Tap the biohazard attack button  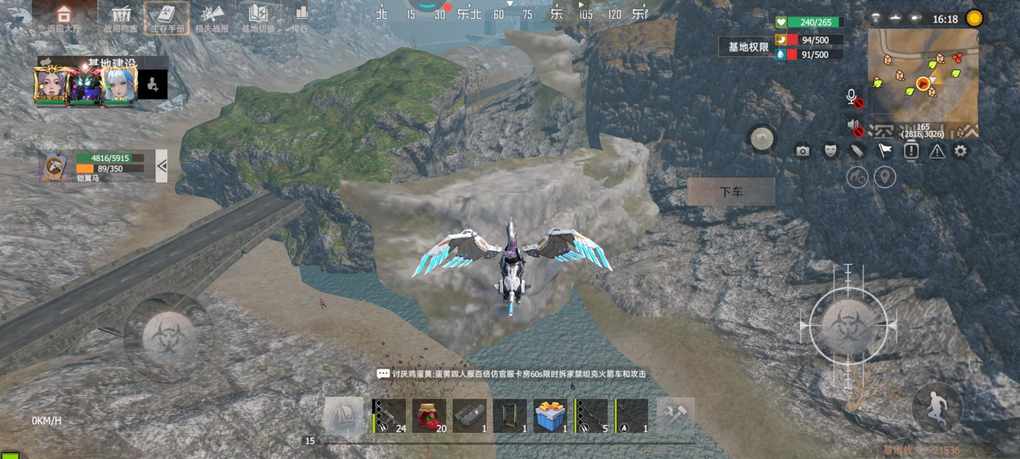(x=846, y=324)
